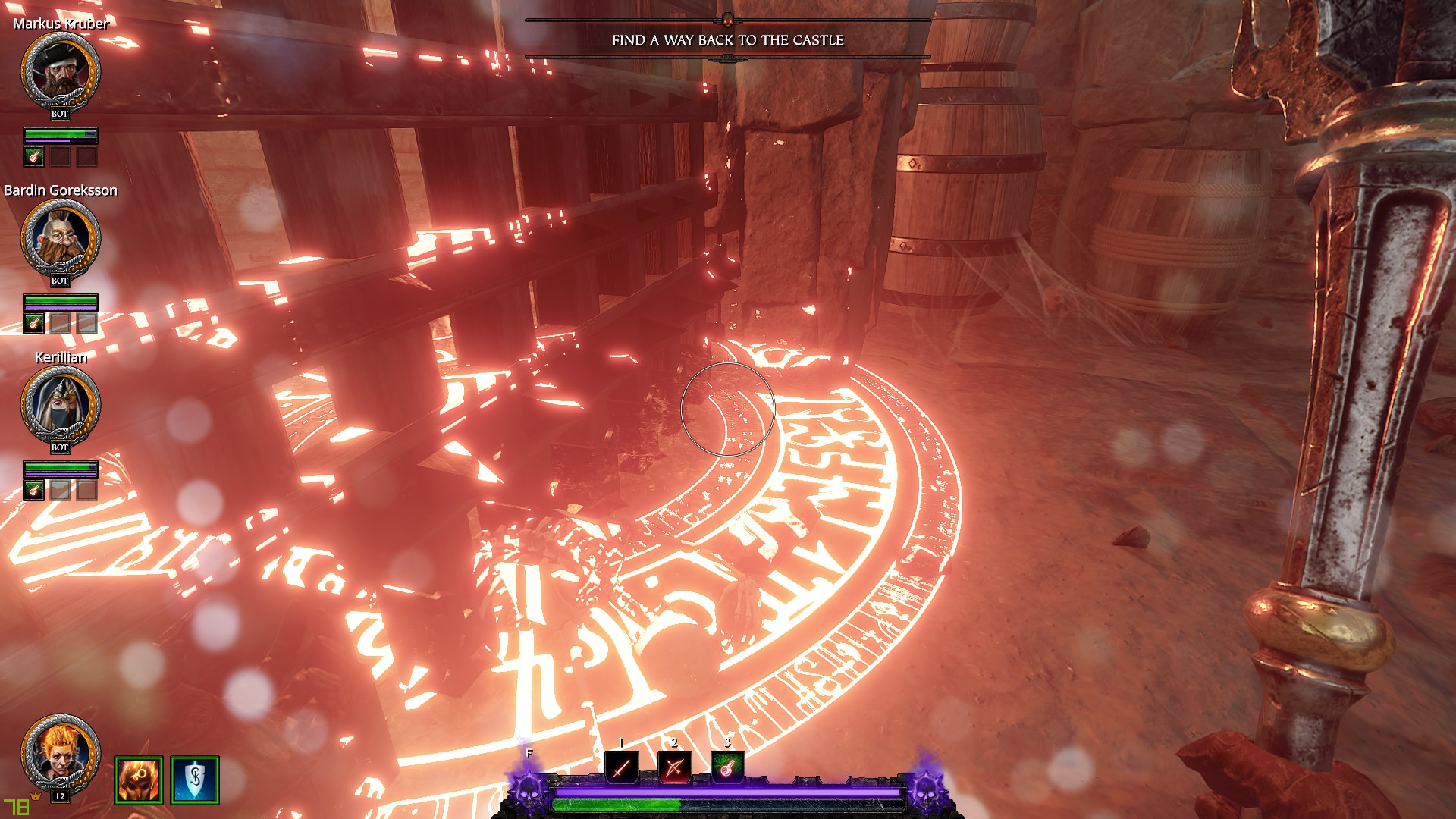Click Bardin Goreksson's healing potion slot
The image size is (1456, 819).
point(34,324)
